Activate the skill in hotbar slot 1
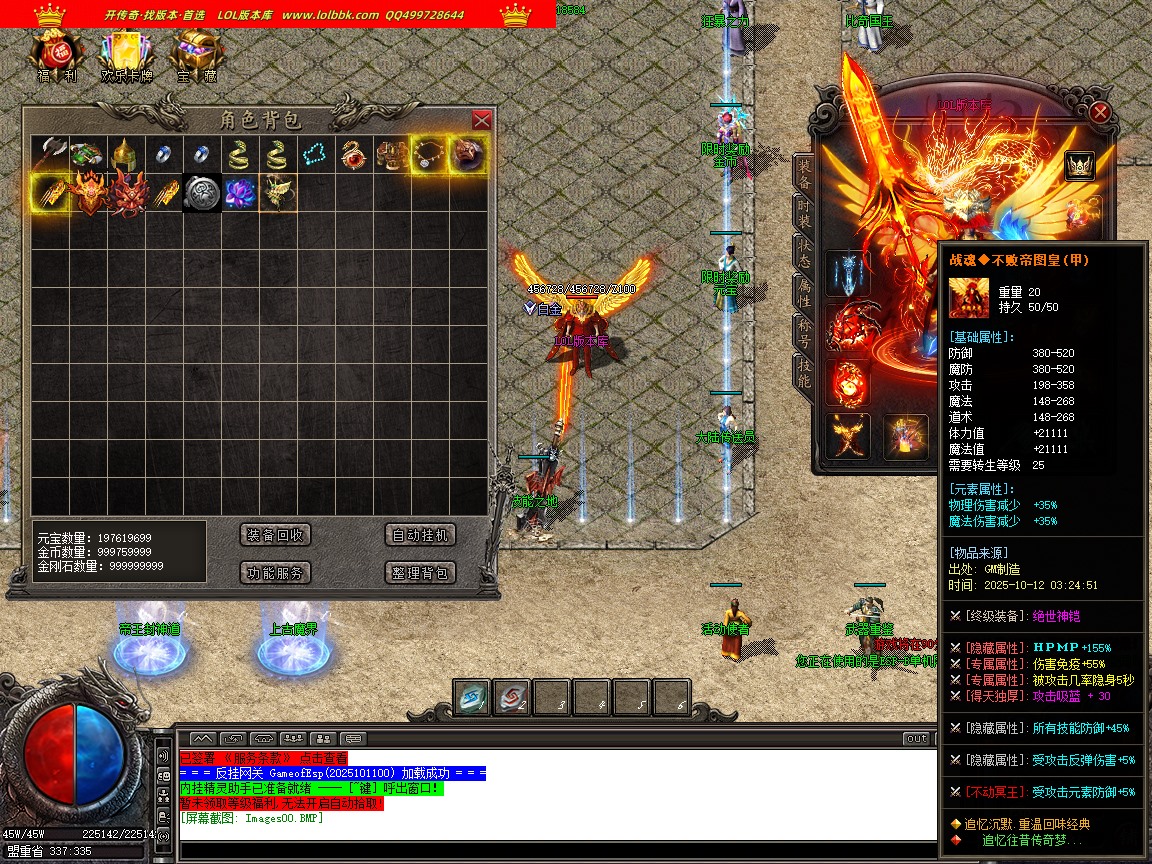The height and width of the screenshot is (864, 1152). (472, 698)
